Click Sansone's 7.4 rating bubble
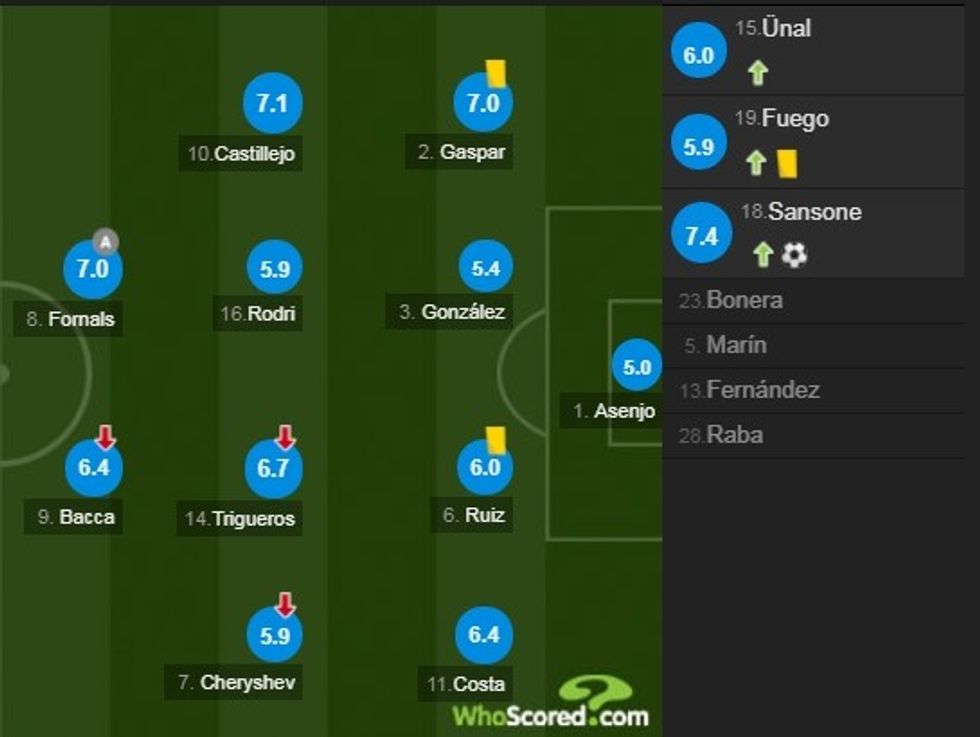Screen dimensions: 980x737 click(702, 236)
